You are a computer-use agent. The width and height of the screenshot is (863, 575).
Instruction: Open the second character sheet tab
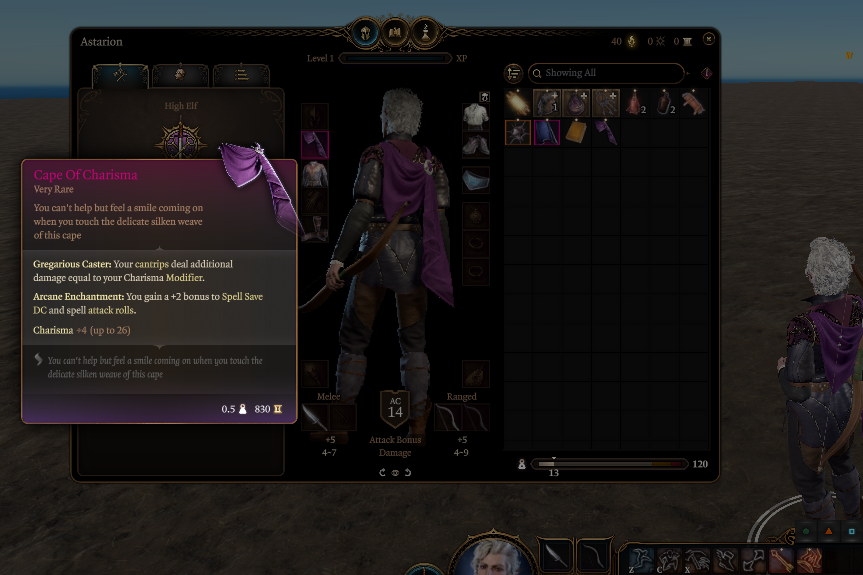[180, 75]
